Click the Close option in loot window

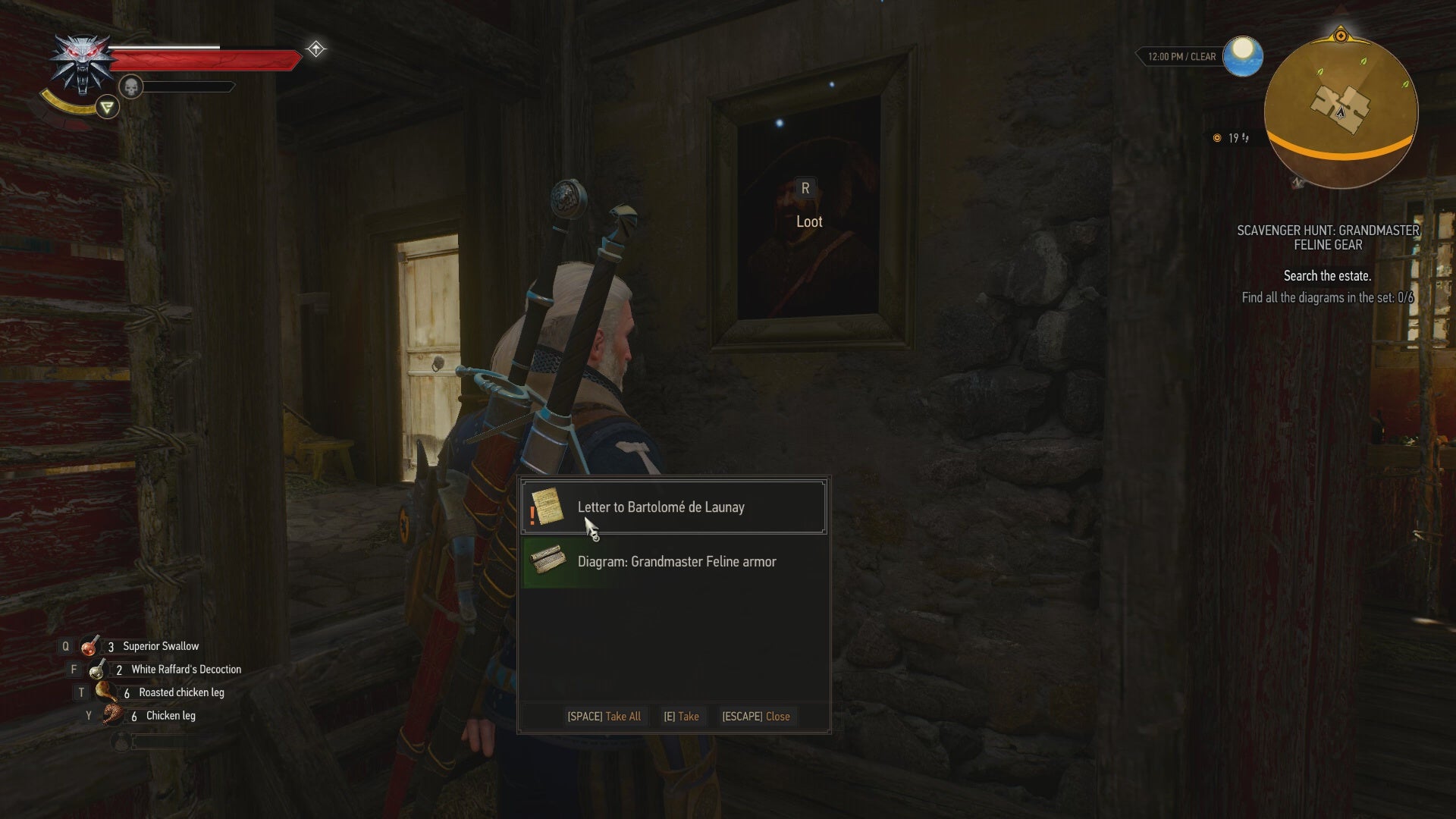[756, 716]
